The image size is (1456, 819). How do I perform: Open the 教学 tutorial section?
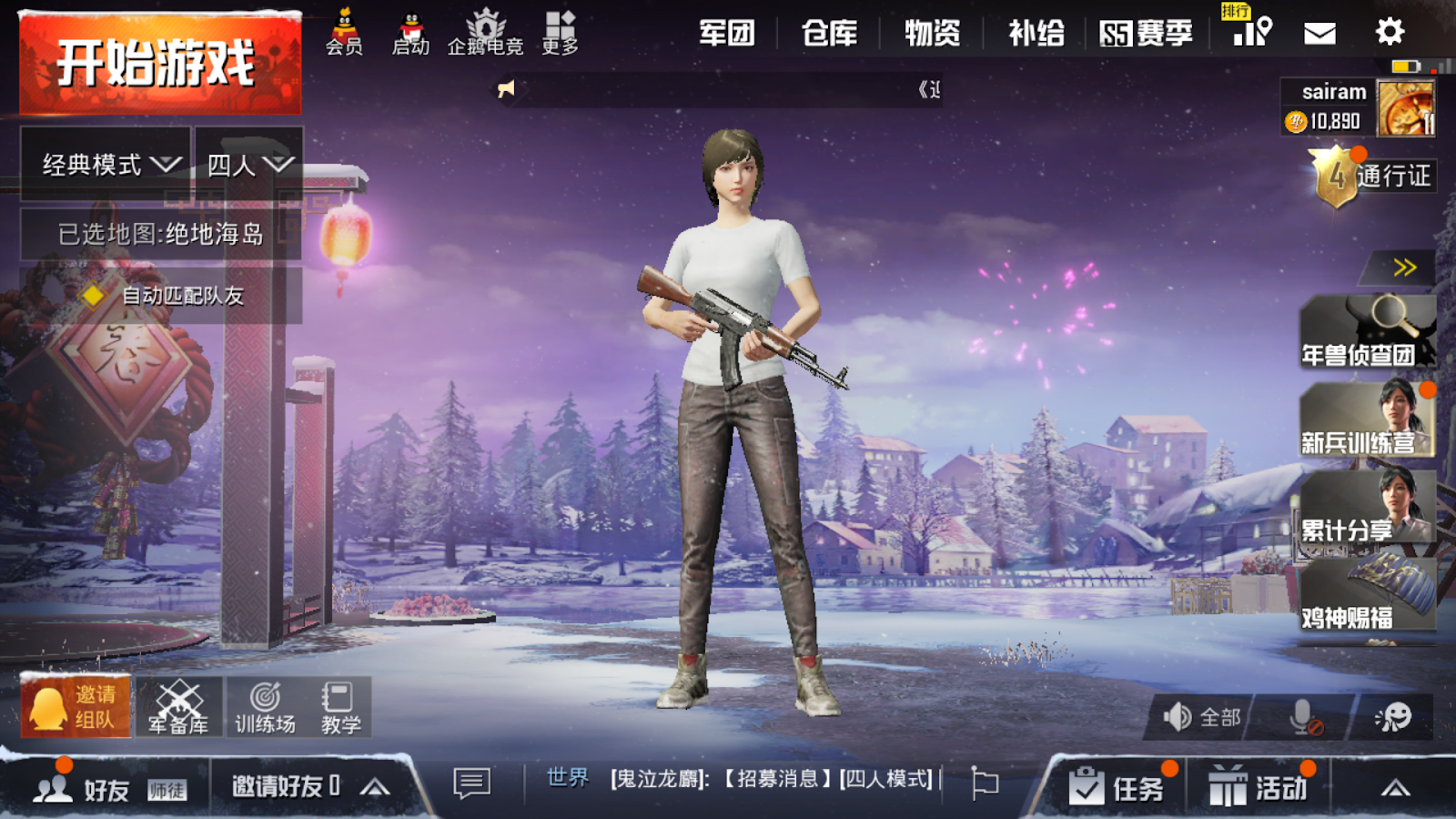pyautogui.click(x=340, y=708)
